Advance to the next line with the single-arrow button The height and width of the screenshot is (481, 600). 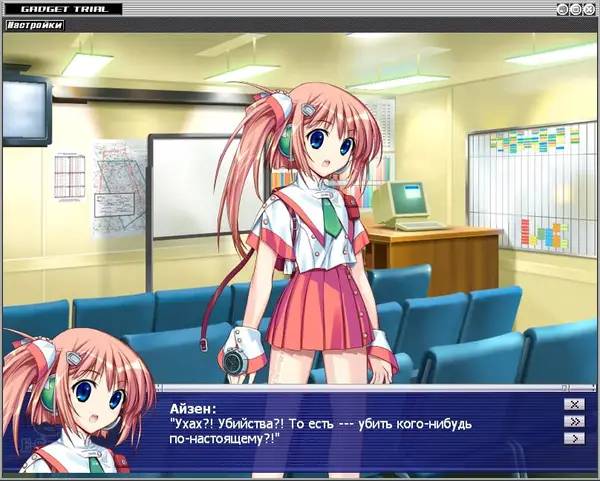point(573,438)
